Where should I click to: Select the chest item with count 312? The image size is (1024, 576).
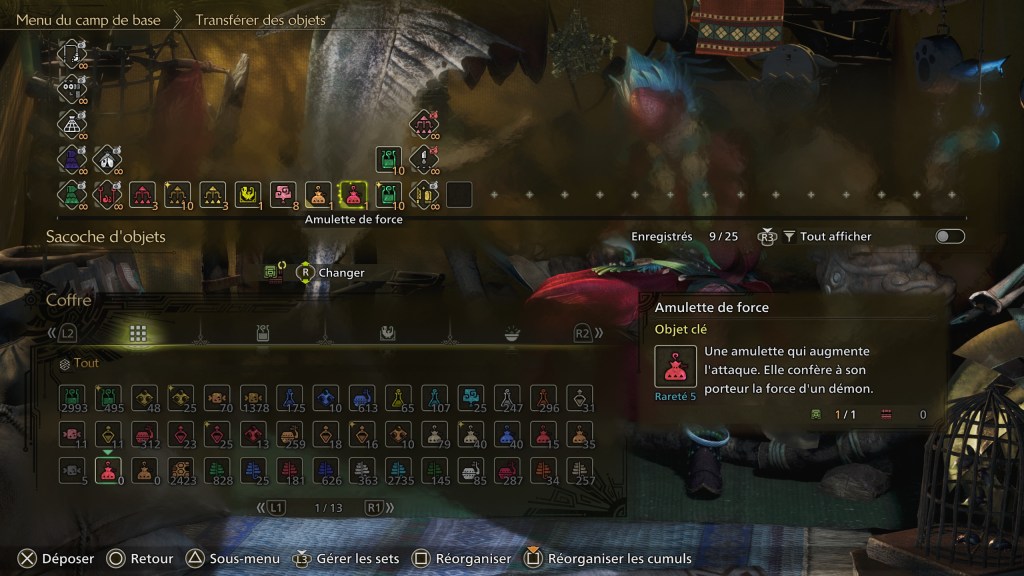[145, 434]
